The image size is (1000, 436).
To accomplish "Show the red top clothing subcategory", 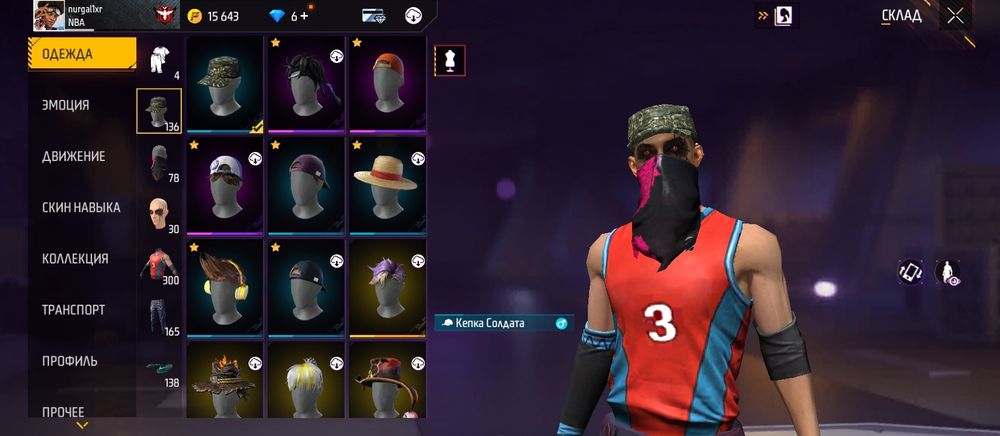I will pos(158,265).
